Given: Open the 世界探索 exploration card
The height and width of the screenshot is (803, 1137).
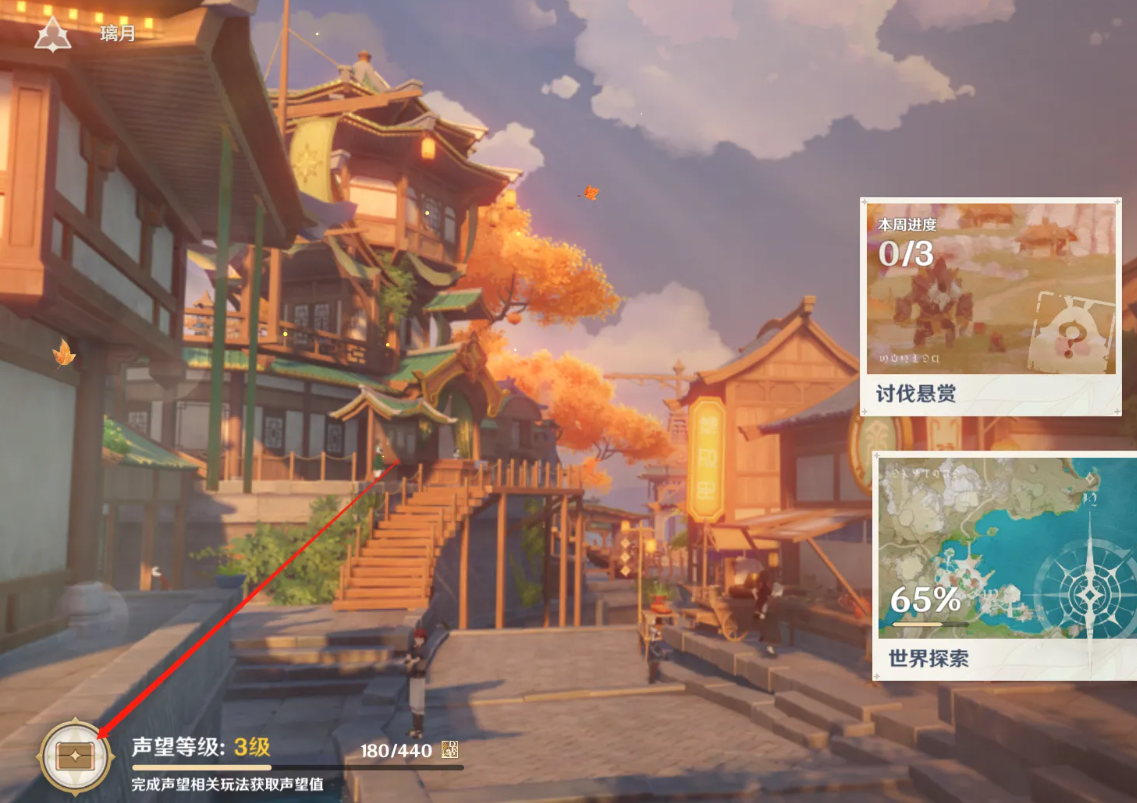Looking at the screenshot, I should 1004,565.
